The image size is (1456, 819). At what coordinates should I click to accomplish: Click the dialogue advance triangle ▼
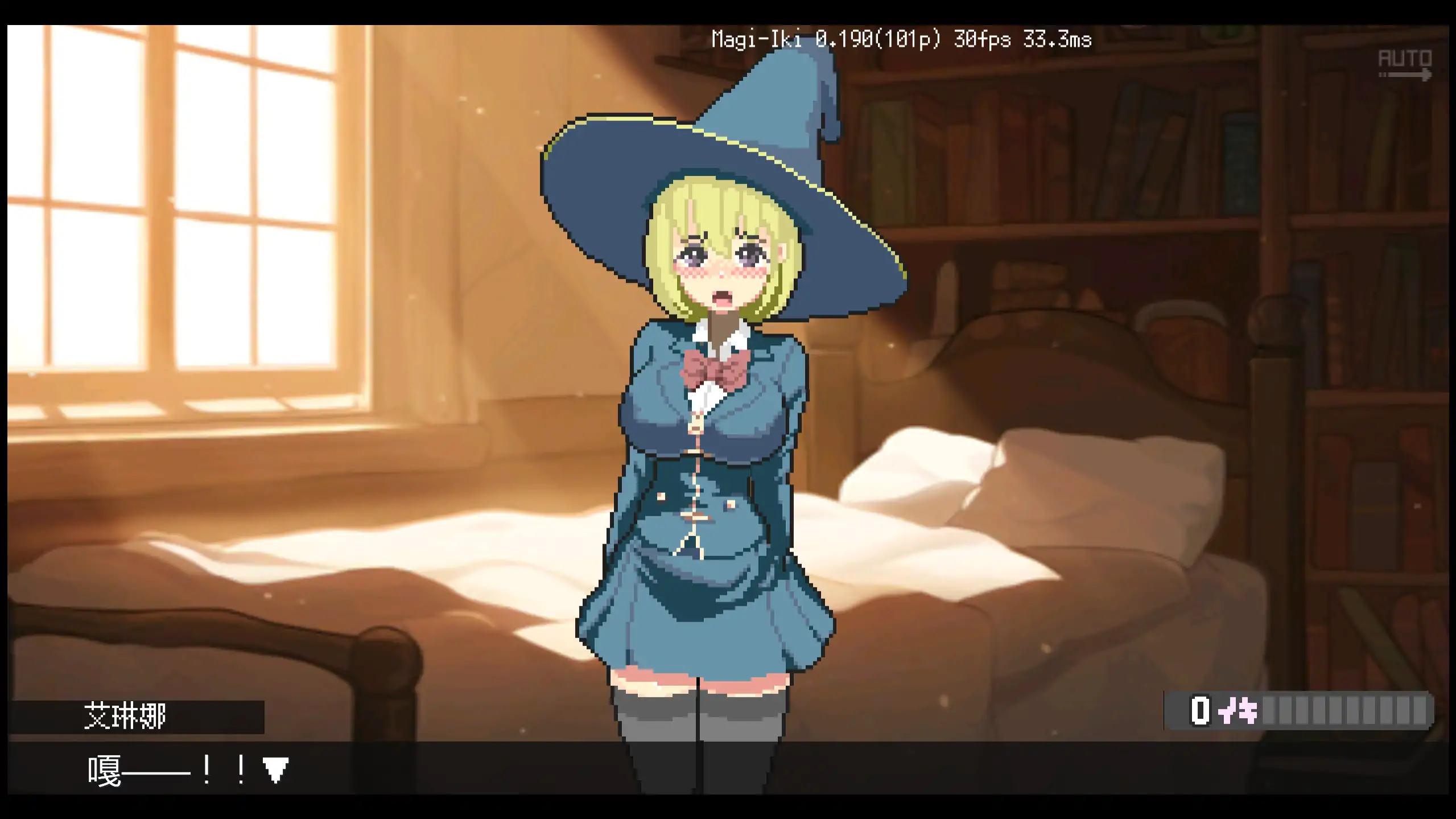pyautogui.click(x=277, y=769)
